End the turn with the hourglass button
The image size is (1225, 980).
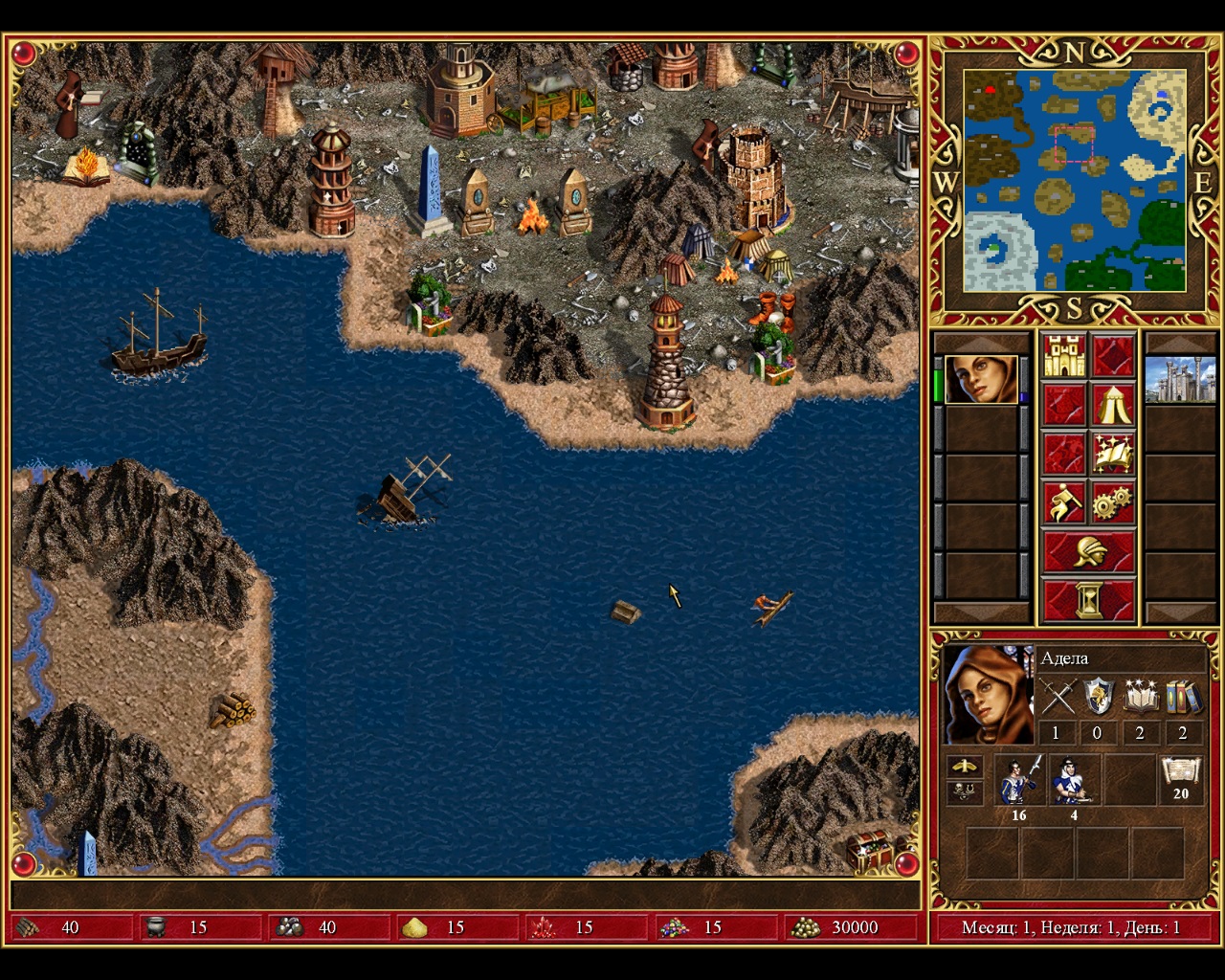[x=1089, y=601]
